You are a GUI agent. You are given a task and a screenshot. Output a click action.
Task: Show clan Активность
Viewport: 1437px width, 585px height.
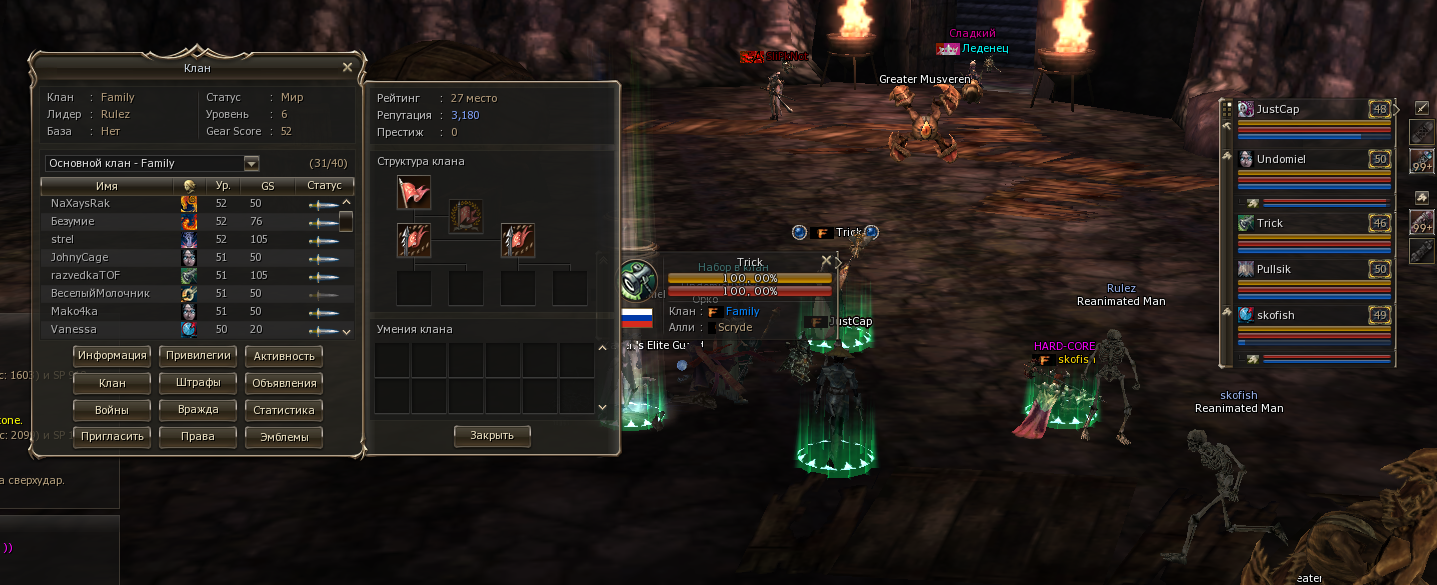pyautogui.click(x=284, y=356)
